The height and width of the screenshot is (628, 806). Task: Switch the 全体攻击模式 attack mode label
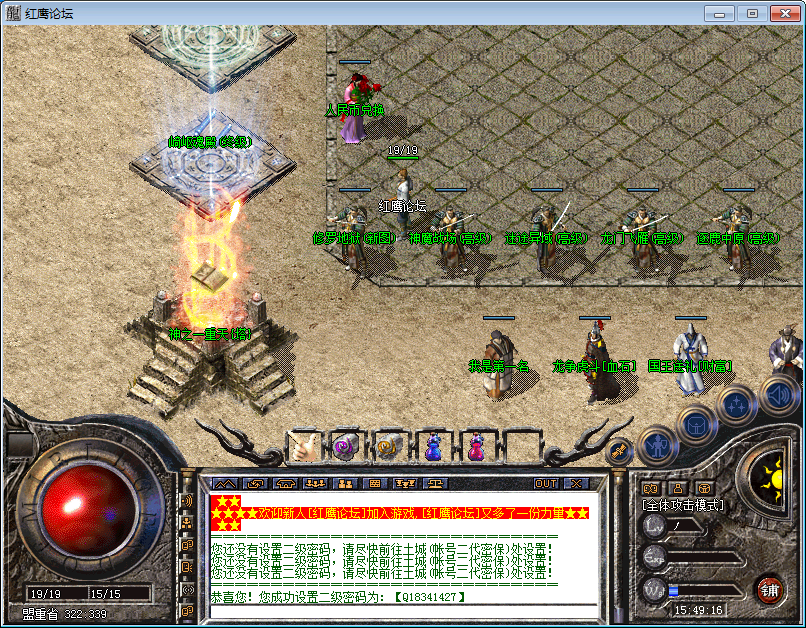[x=684, y=506]
